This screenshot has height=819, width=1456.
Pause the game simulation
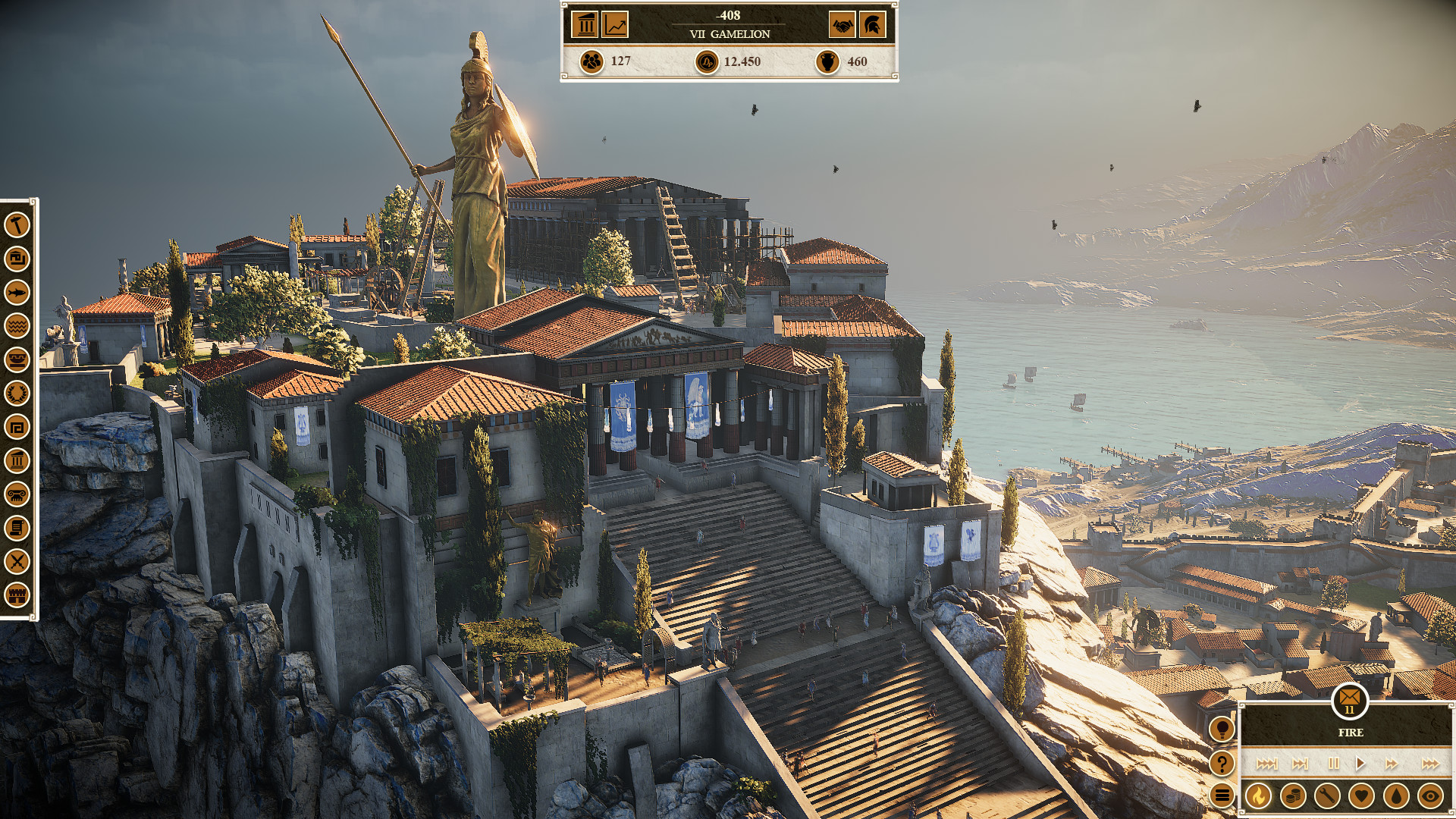(1334, 764)
